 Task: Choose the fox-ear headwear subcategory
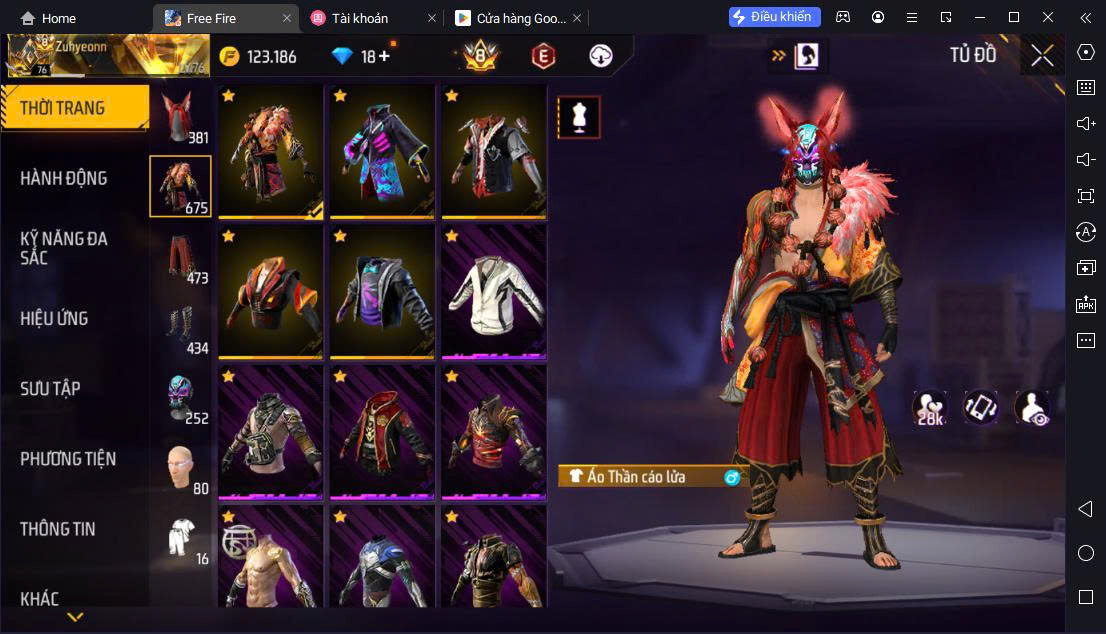pyautogui.click(x=180, y=118)
